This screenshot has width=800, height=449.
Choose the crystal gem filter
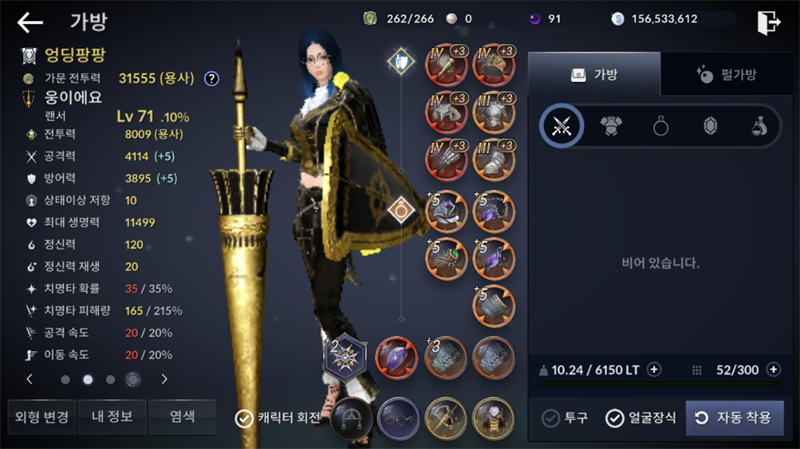coord(711,126)
